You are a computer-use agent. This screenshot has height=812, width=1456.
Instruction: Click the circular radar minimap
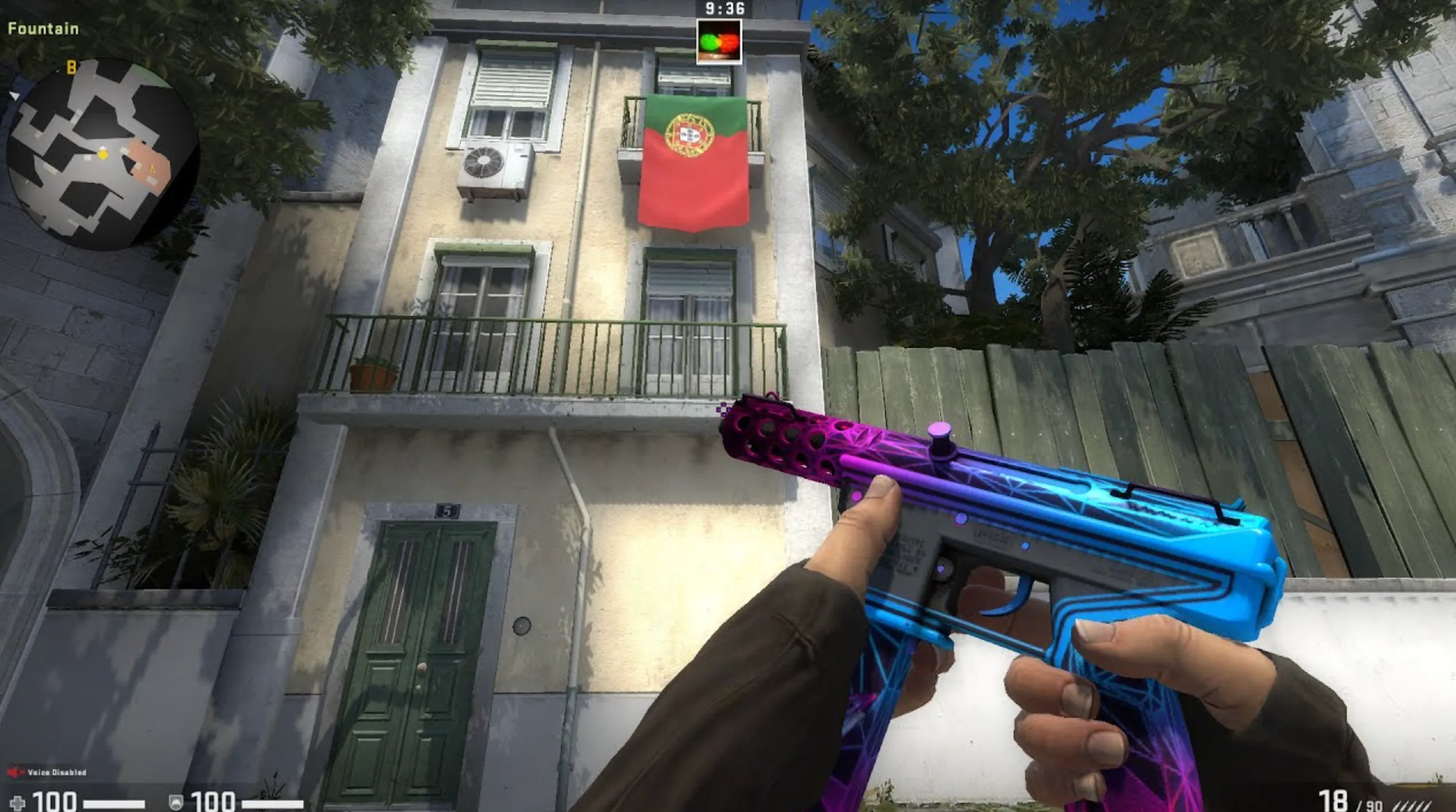click(102, 154)
